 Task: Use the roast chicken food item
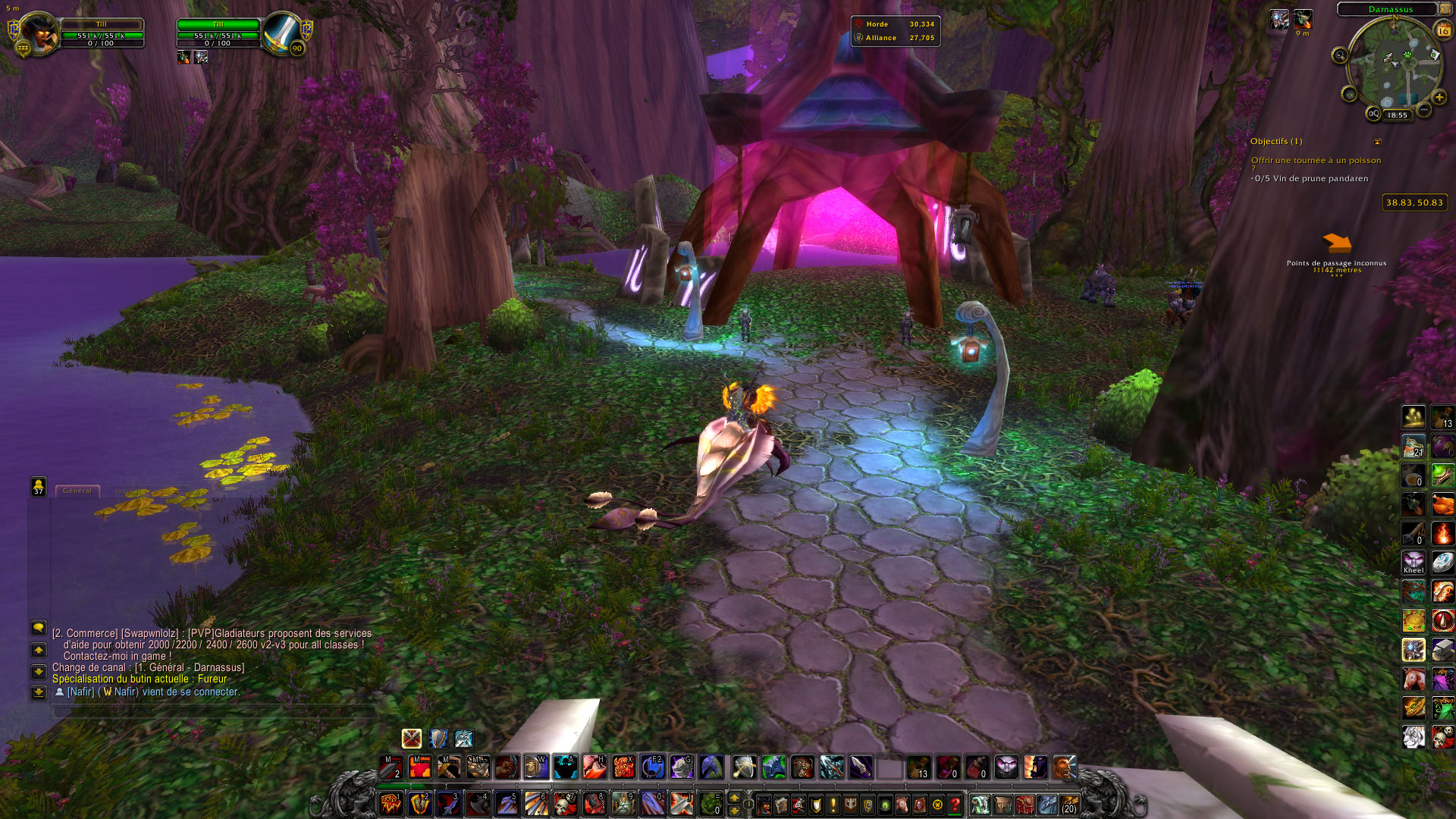[1442, 504]
